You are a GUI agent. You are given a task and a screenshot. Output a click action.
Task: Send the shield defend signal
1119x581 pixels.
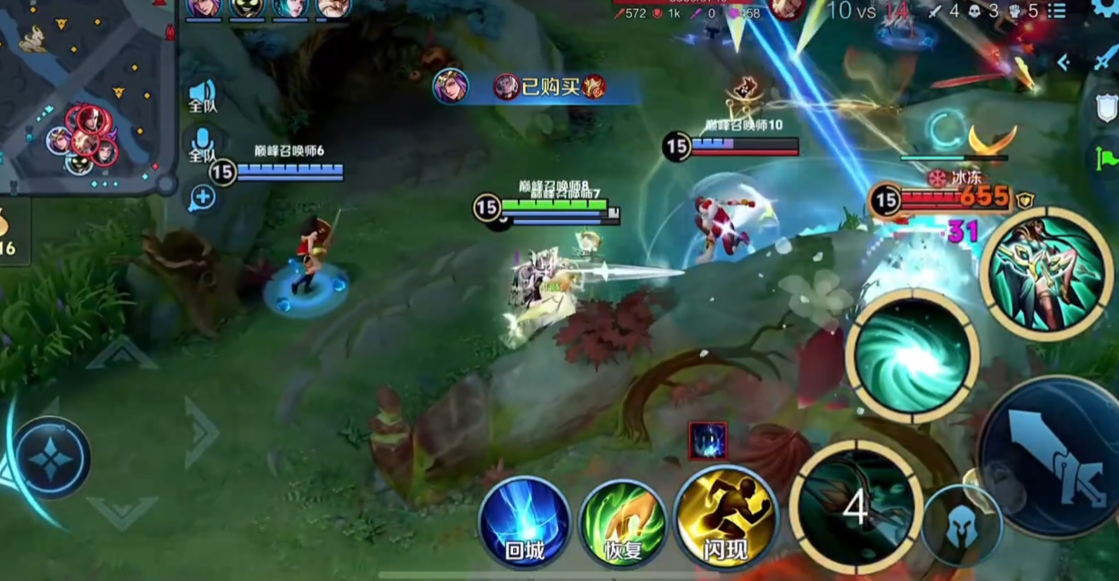click(x=1106, y=108)
